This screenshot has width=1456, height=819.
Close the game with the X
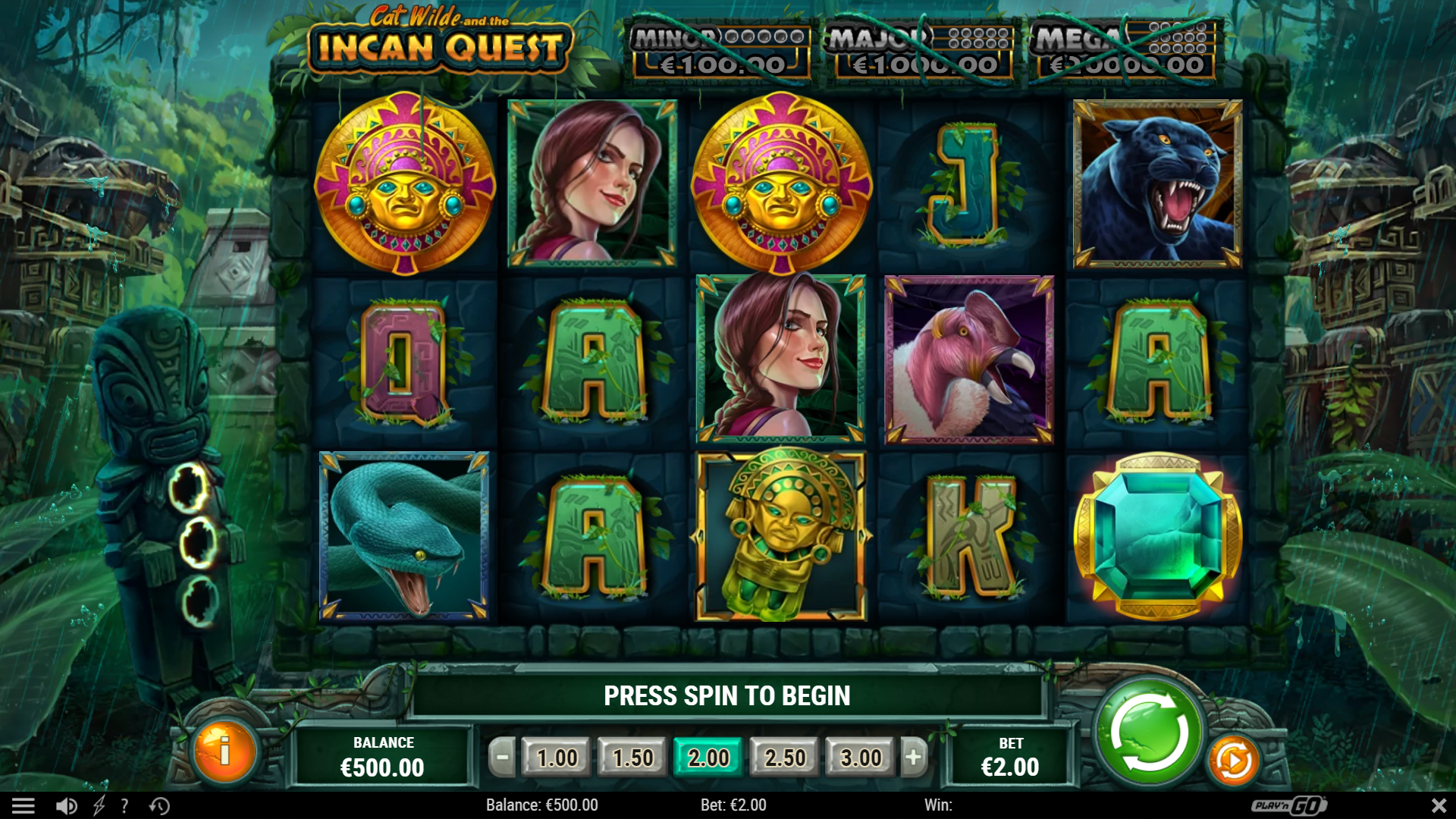click(1439, 805)
